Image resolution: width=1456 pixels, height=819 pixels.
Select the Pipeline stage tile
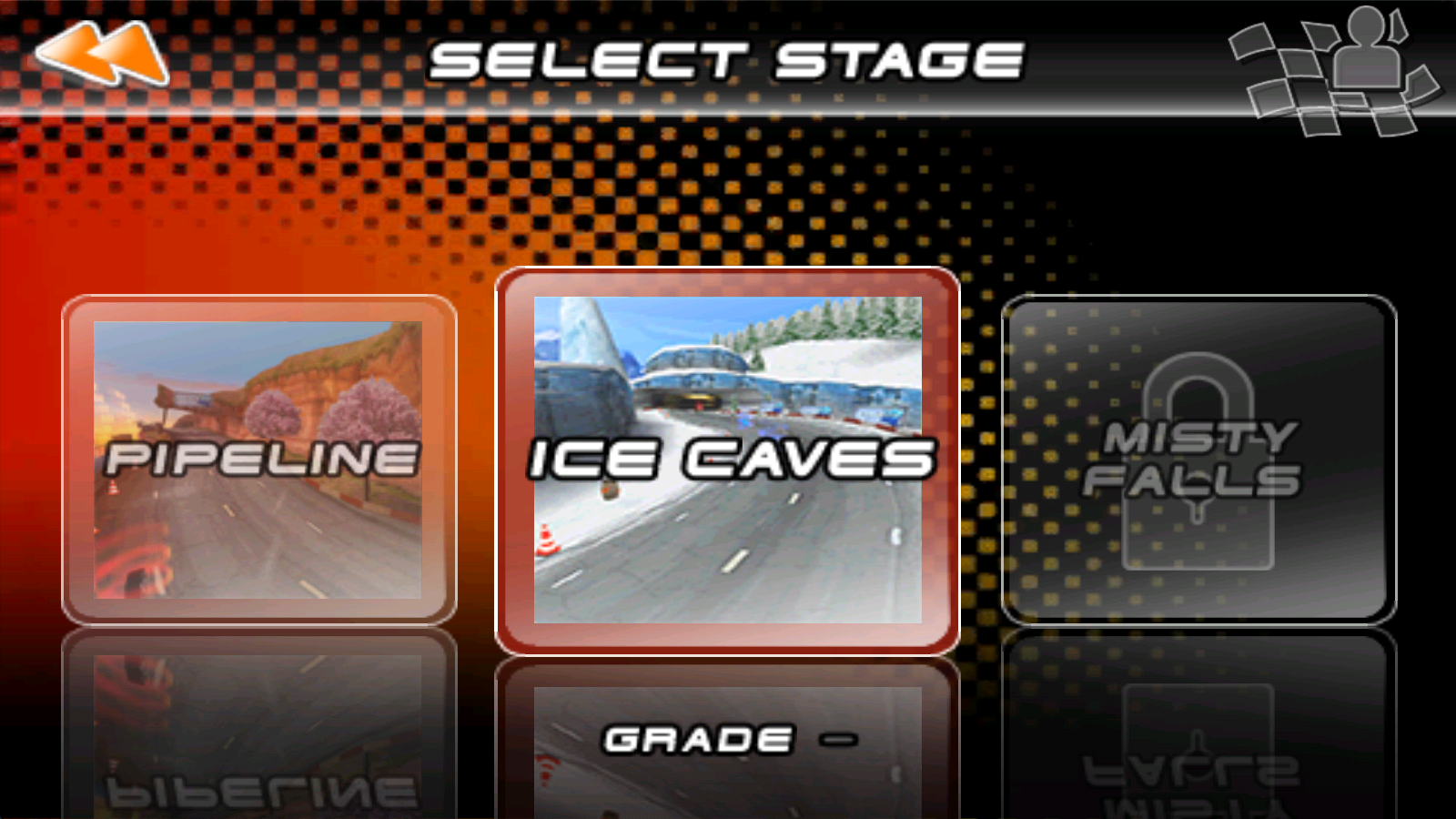point(258,460)
